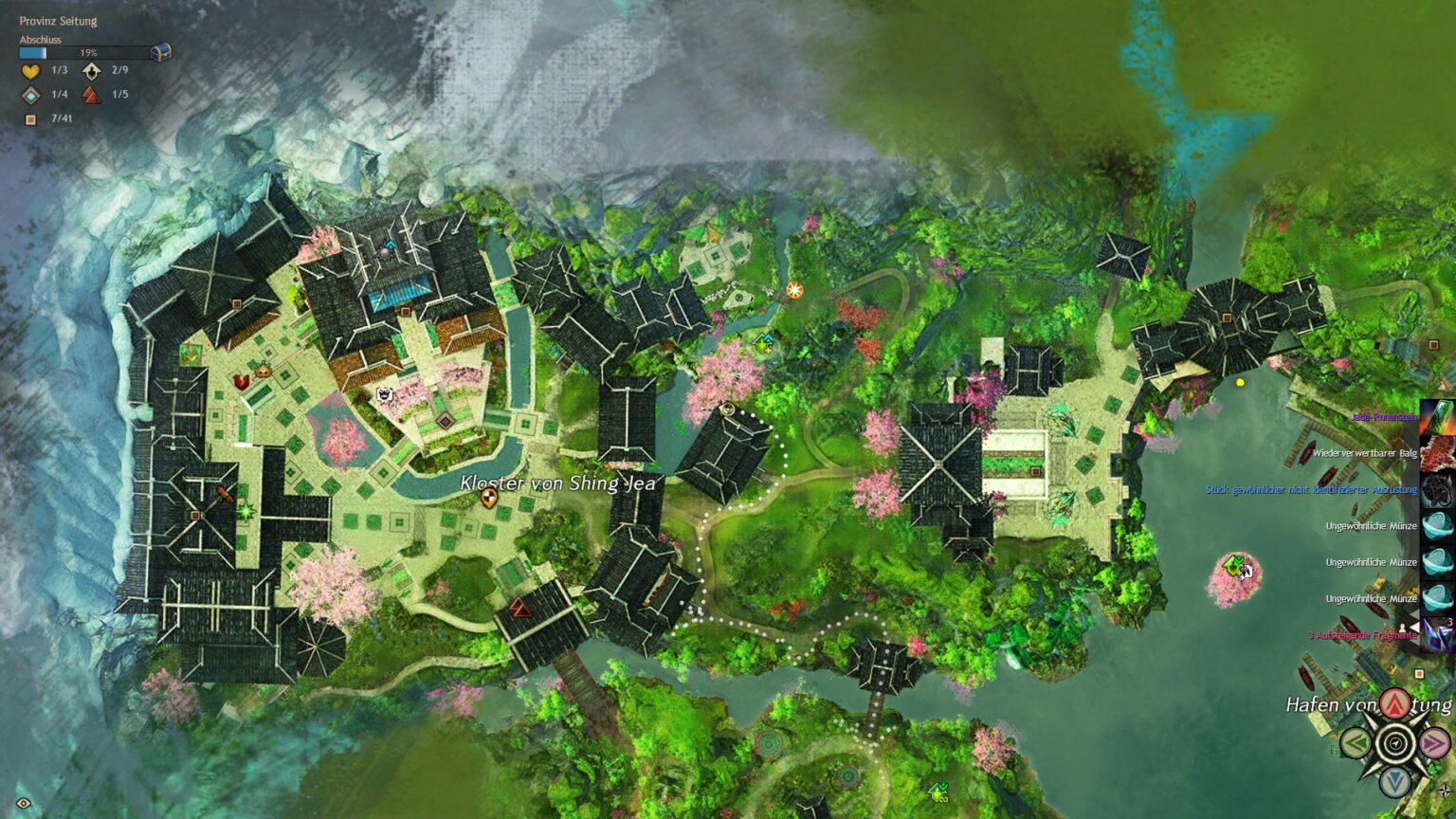Select the Wiederverwertbarer Balg loot item

(1436, 453)
